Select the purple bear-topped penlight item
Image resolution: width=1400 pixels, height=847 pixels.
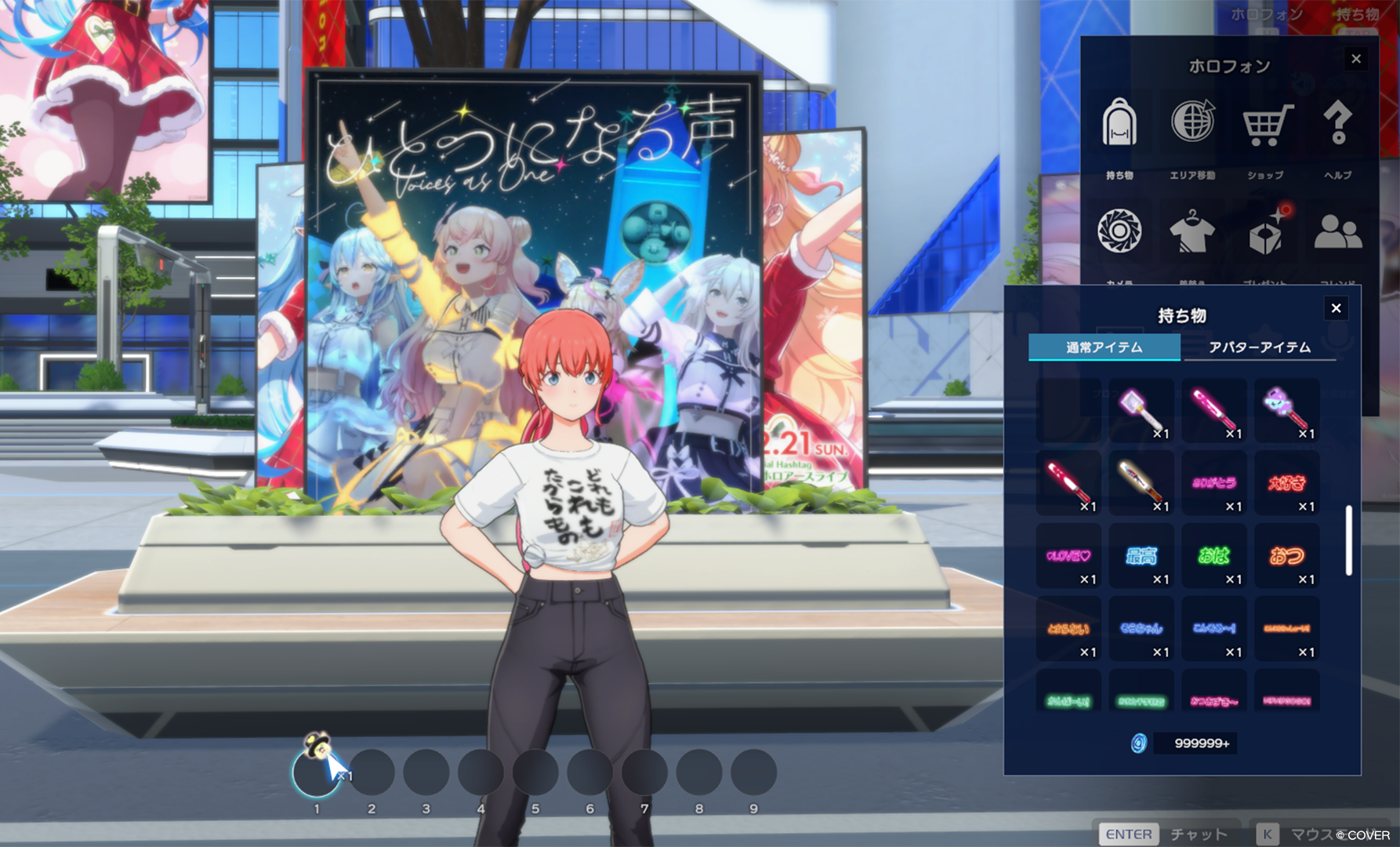(x=1286, y=410)
